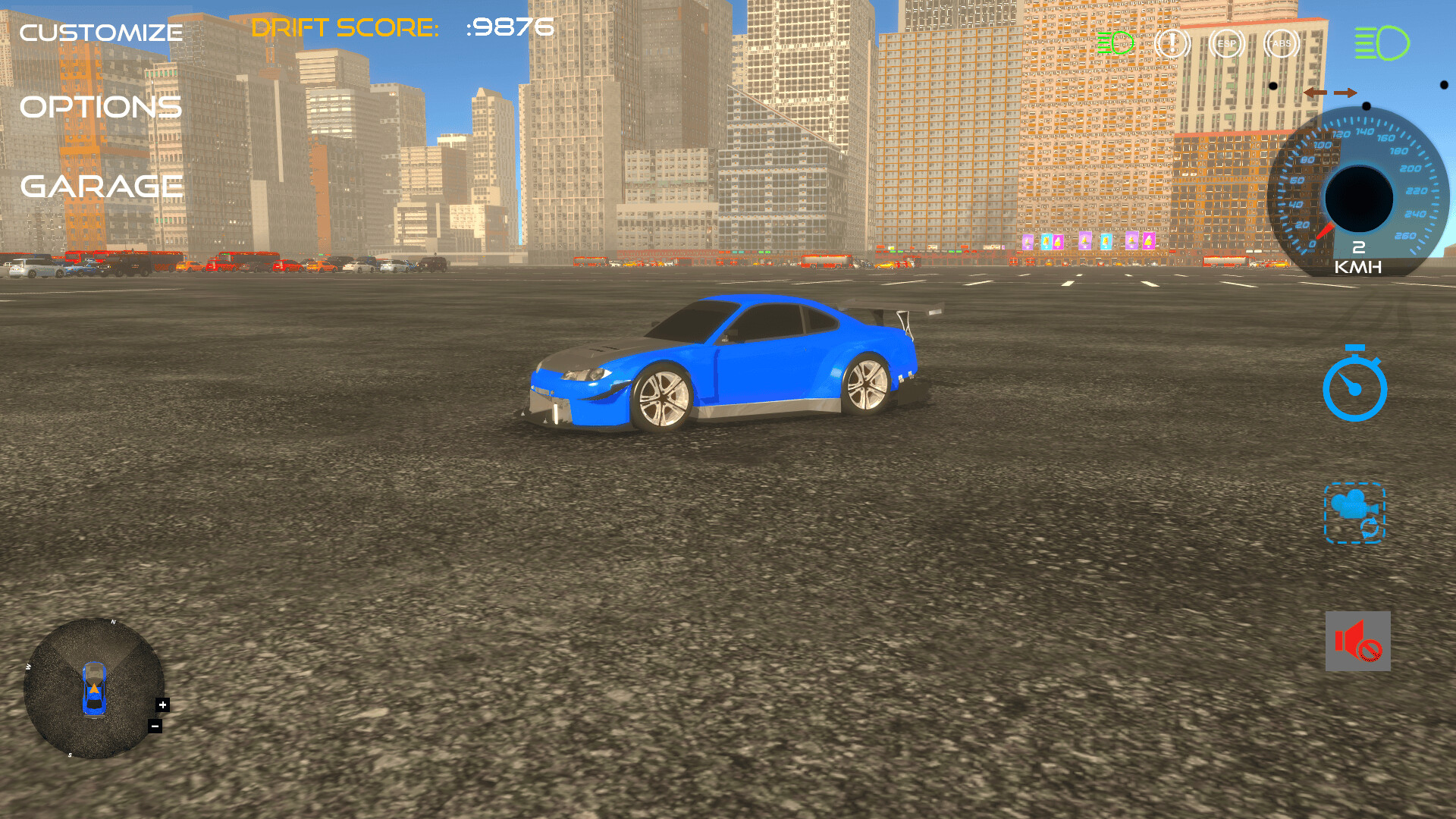Click the handbrake warning icon
The width and height of the screenshot is (1456, 819).
coord(1172,44)
